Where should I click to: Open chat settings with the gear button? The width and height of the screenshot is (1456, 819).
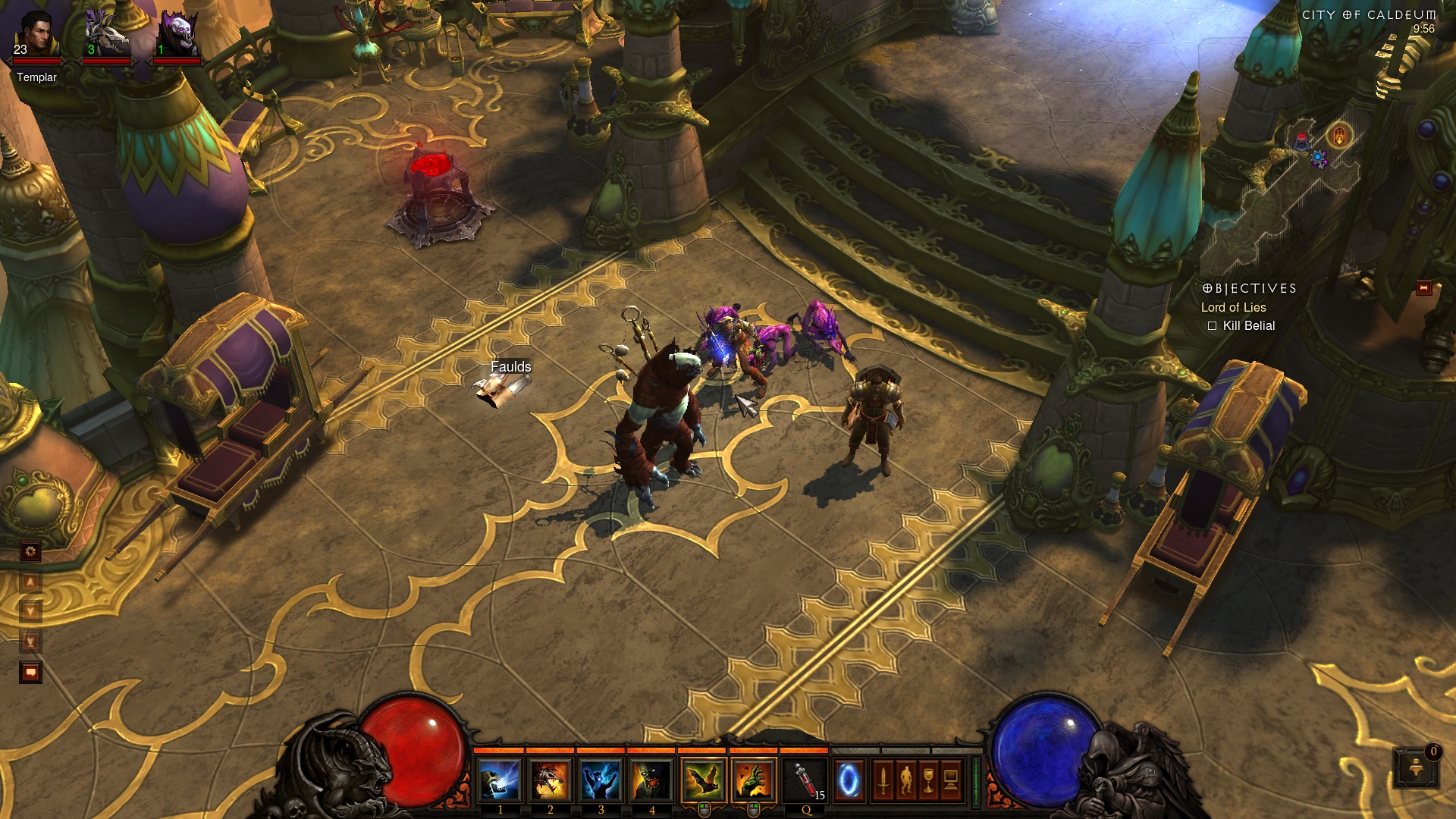tap(30, 551)
